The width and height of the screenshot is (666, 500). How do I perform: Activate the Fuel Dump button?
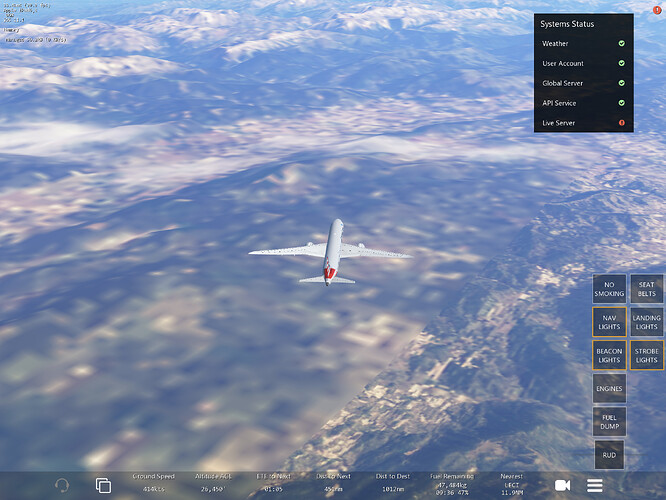pyautogui.click(x=609, y=421)
